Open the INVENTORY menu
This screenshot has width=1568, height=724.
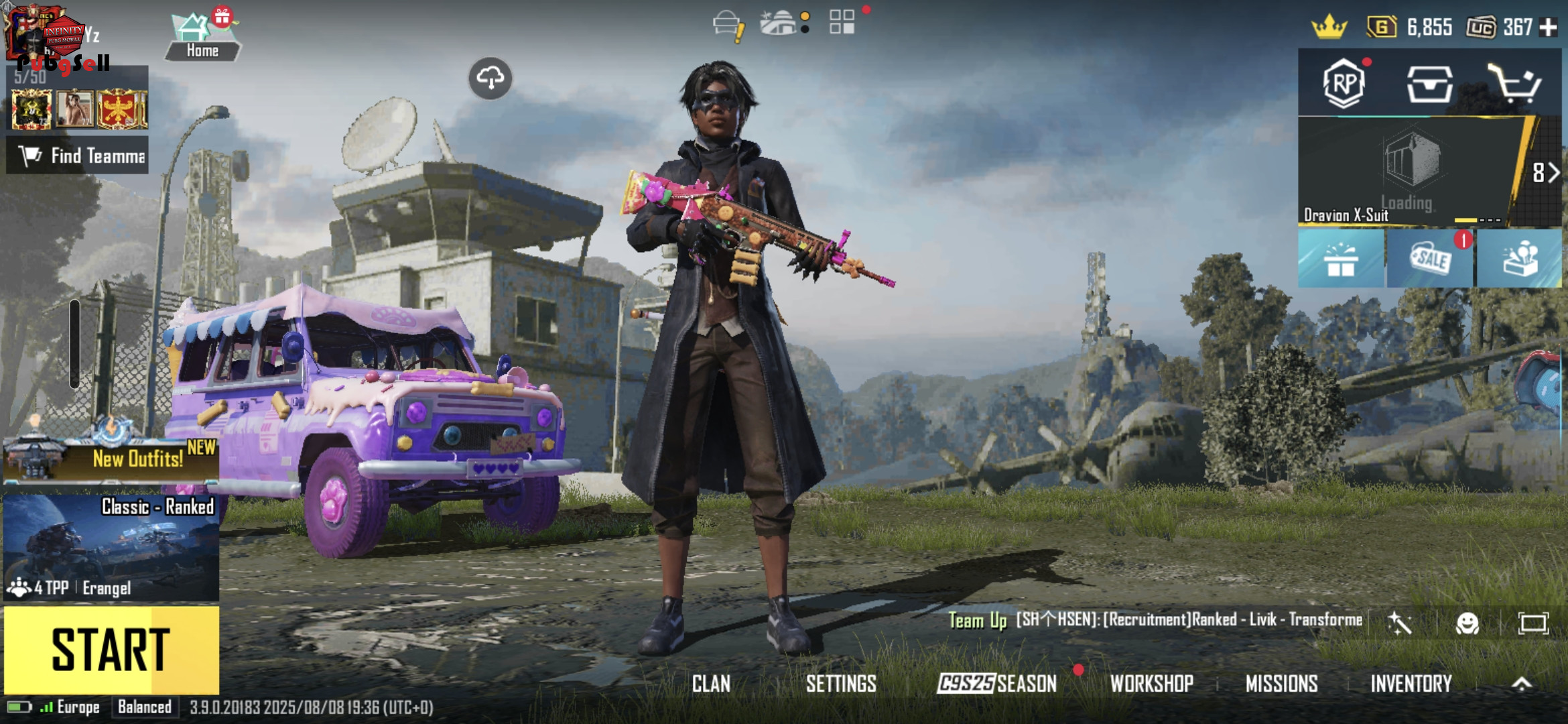coord(1411,684)
